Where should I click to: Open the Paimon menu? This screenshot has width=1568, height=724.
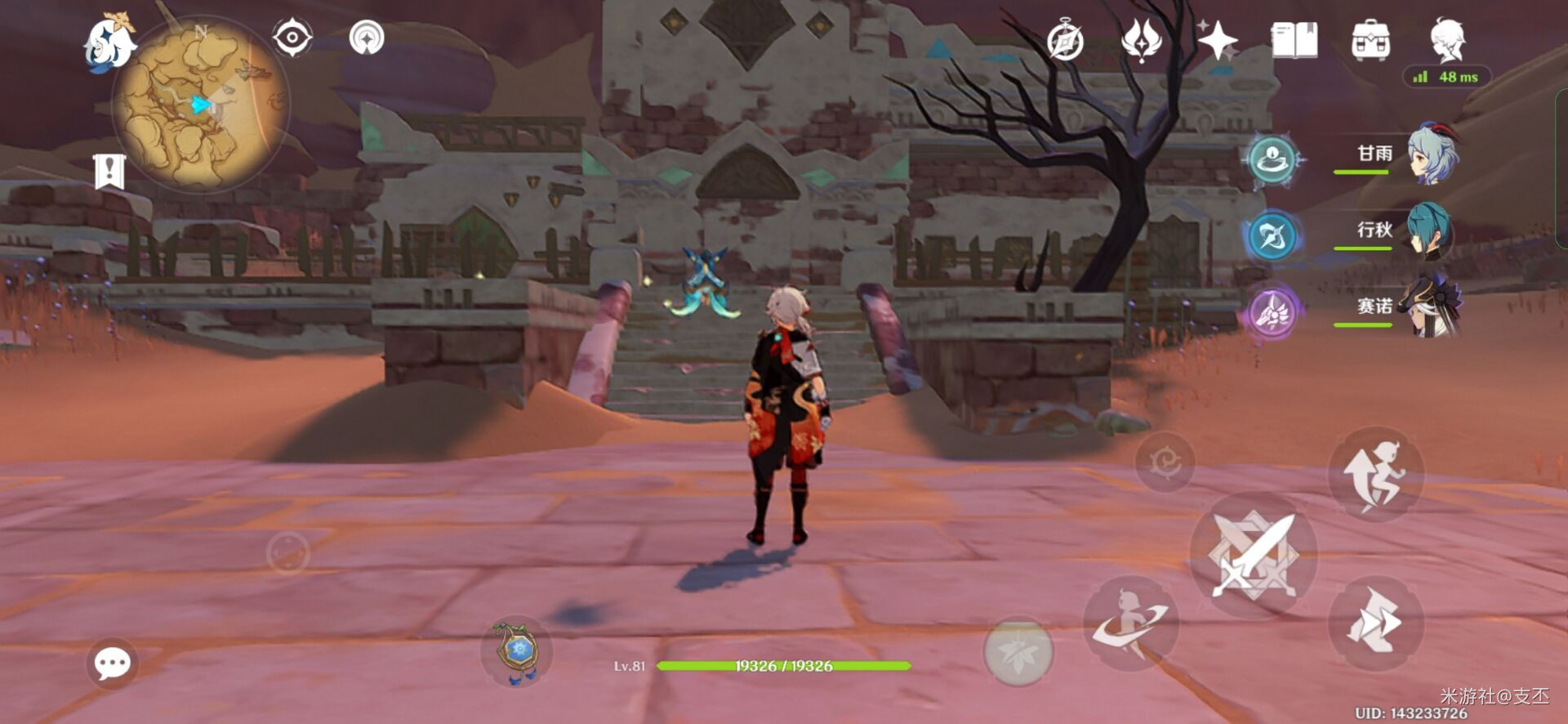click(x=110, y=42)
